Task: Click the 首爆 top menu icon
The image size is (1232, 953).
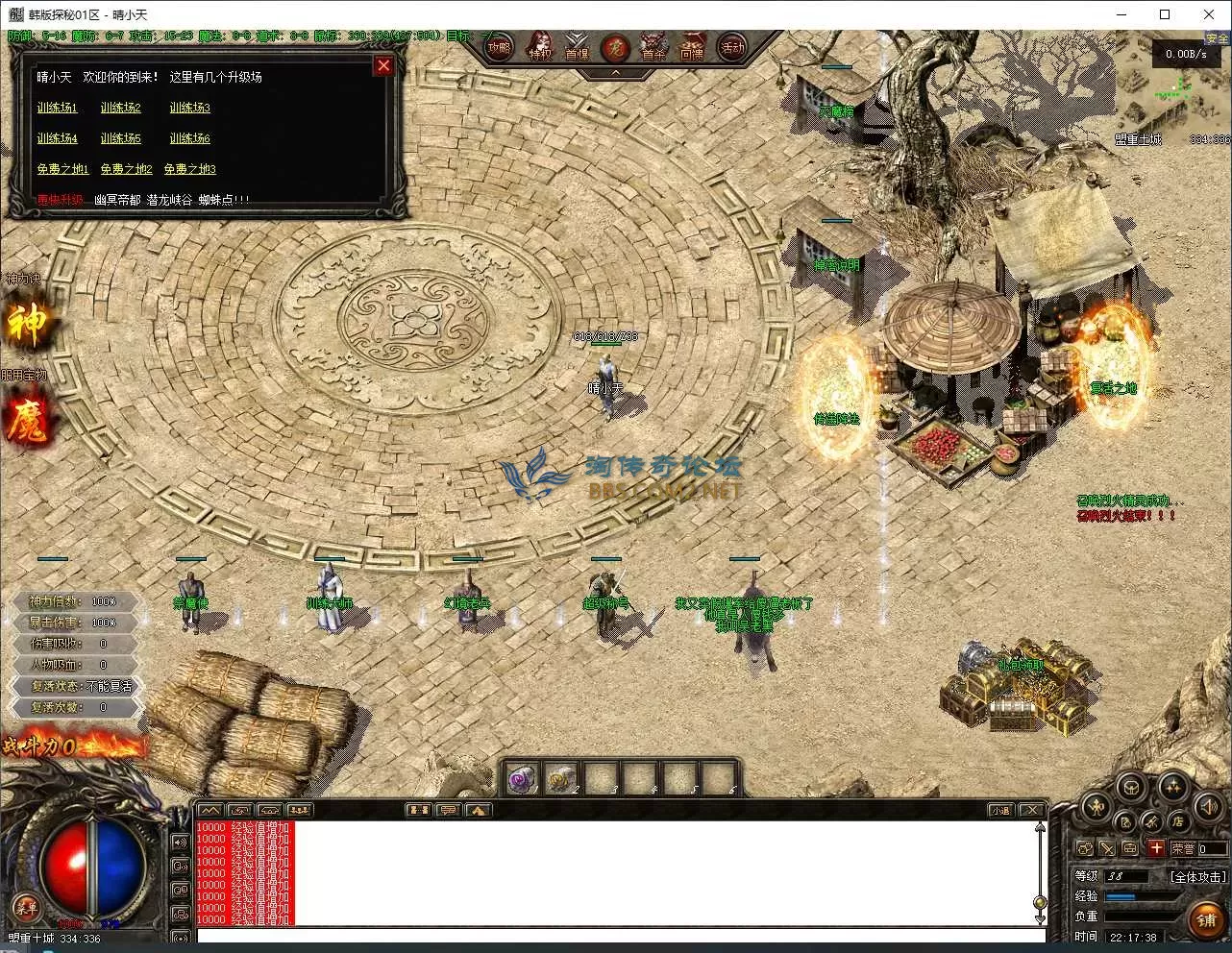Action: click(x=577, y=48)
